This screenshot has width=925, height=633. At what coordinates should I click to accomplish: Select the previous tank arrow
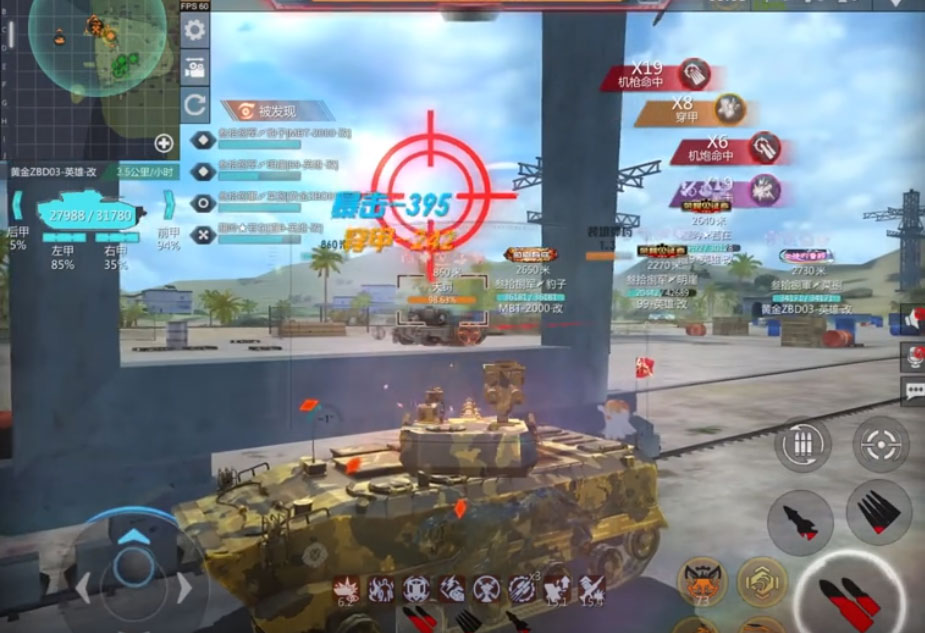click(17, 207)
